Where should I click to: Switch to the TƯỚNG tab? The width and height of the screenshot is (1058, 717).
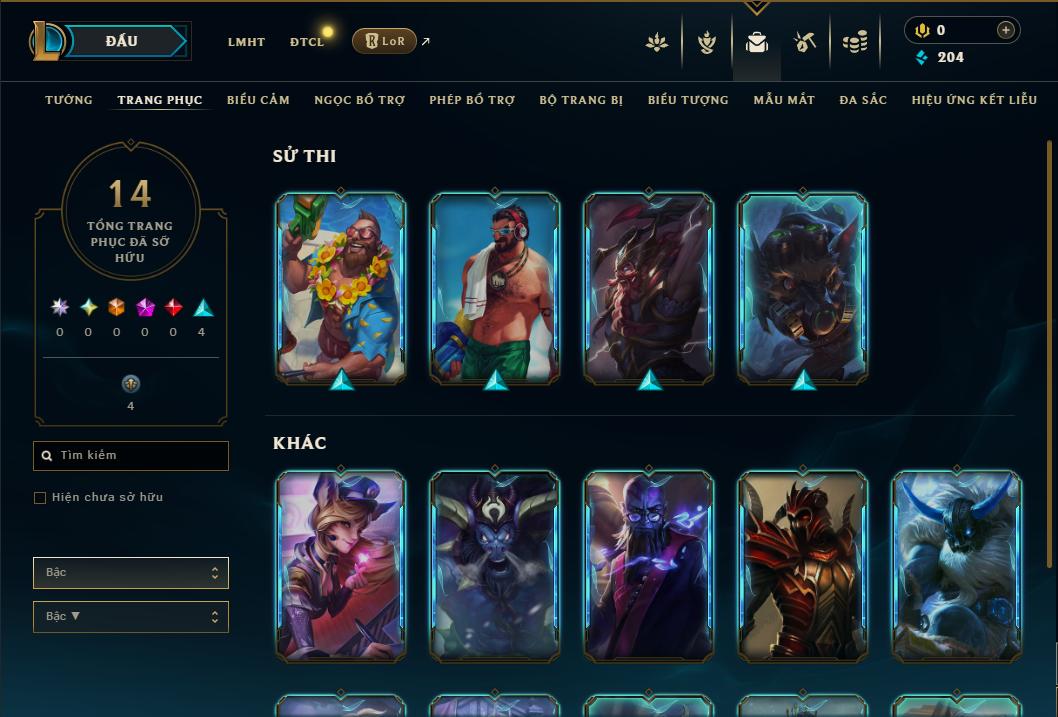[x=69, y=100]
